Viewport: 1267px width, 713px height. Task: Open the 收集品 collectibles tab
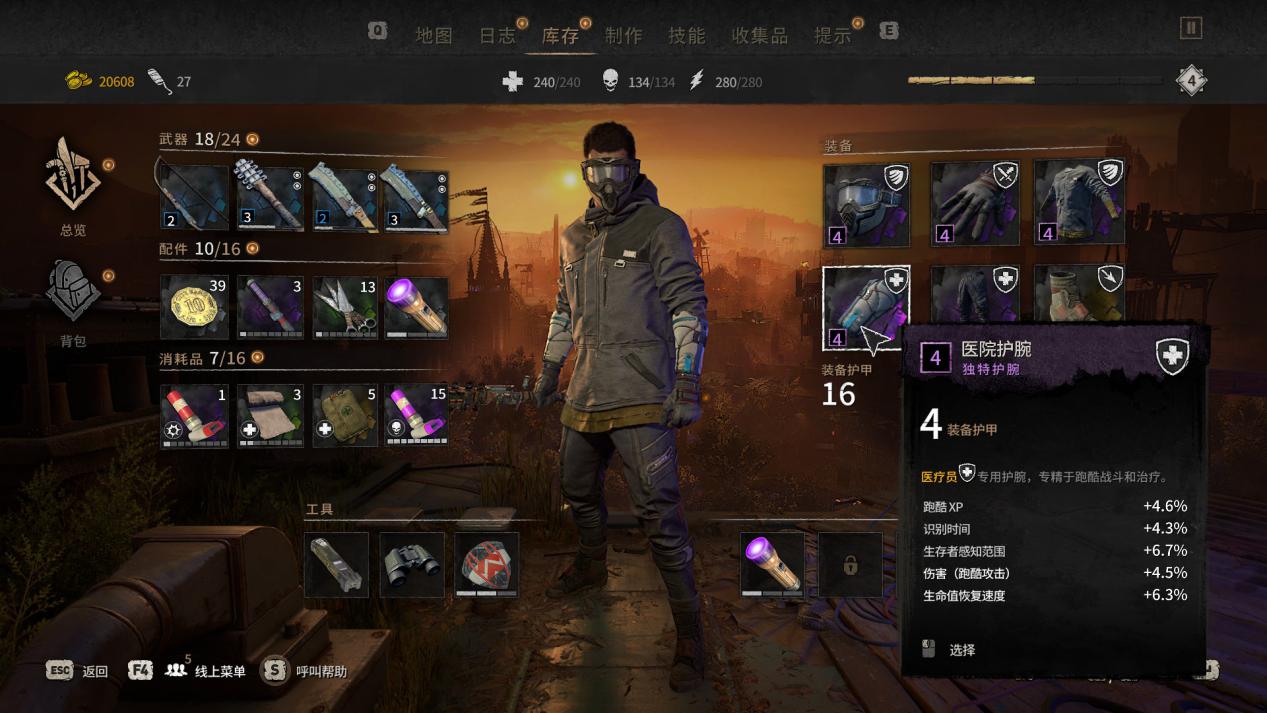coord(759,36)
